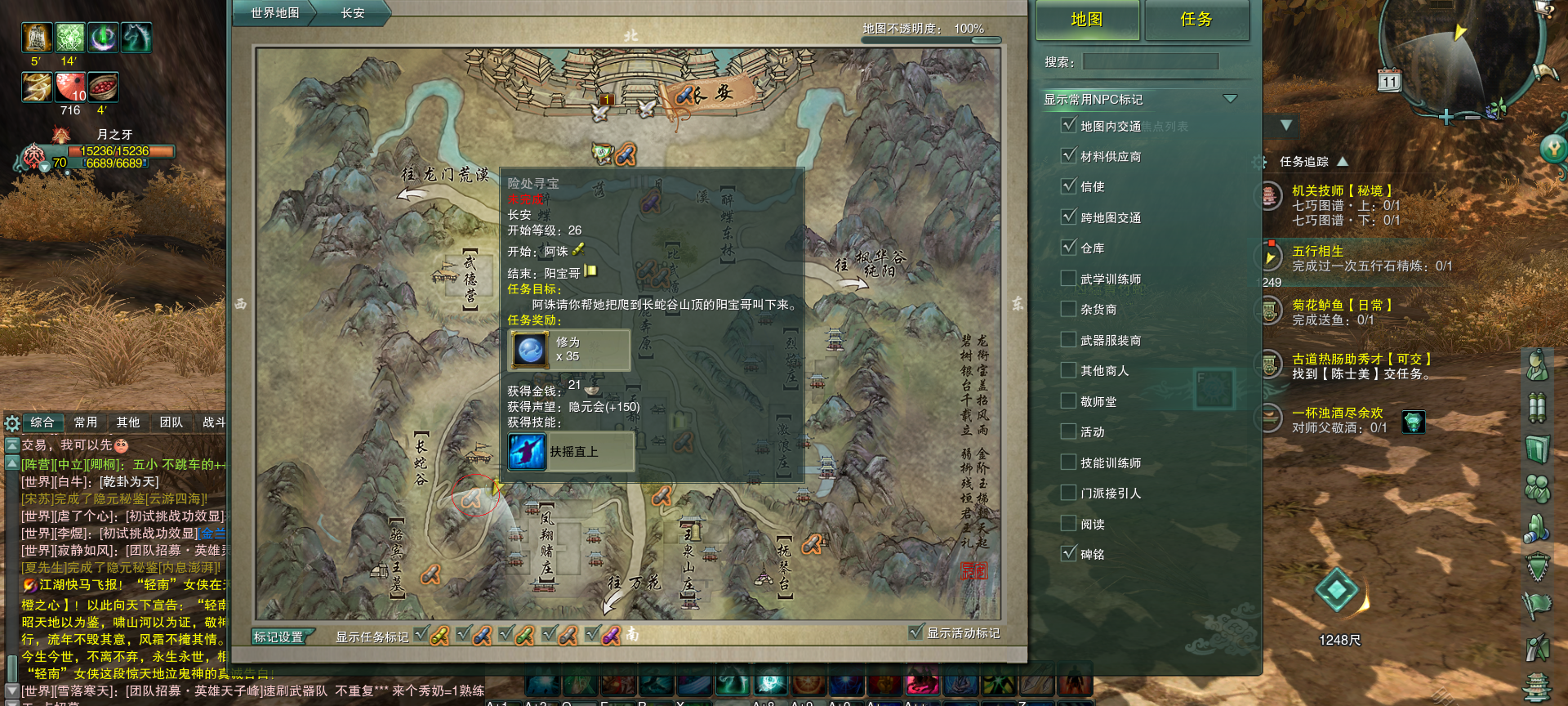The height and width of the screenshot is (706, 1568).
Task: Uncheck the 材料供应商 marker option
Action: coord(1068,155)
